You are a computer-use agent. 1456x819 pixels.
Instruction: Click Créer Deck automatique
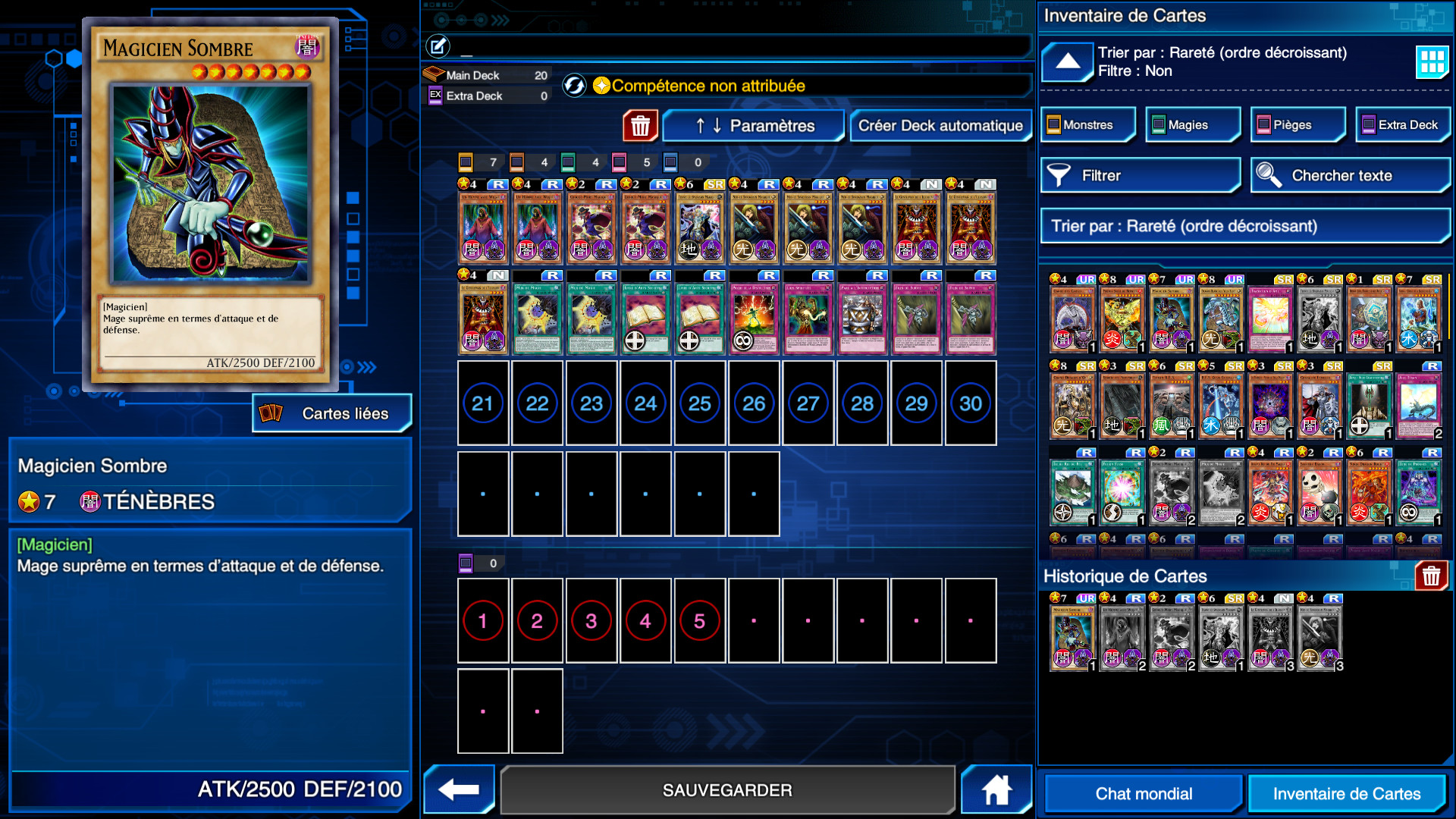click(x=941, y=126)
